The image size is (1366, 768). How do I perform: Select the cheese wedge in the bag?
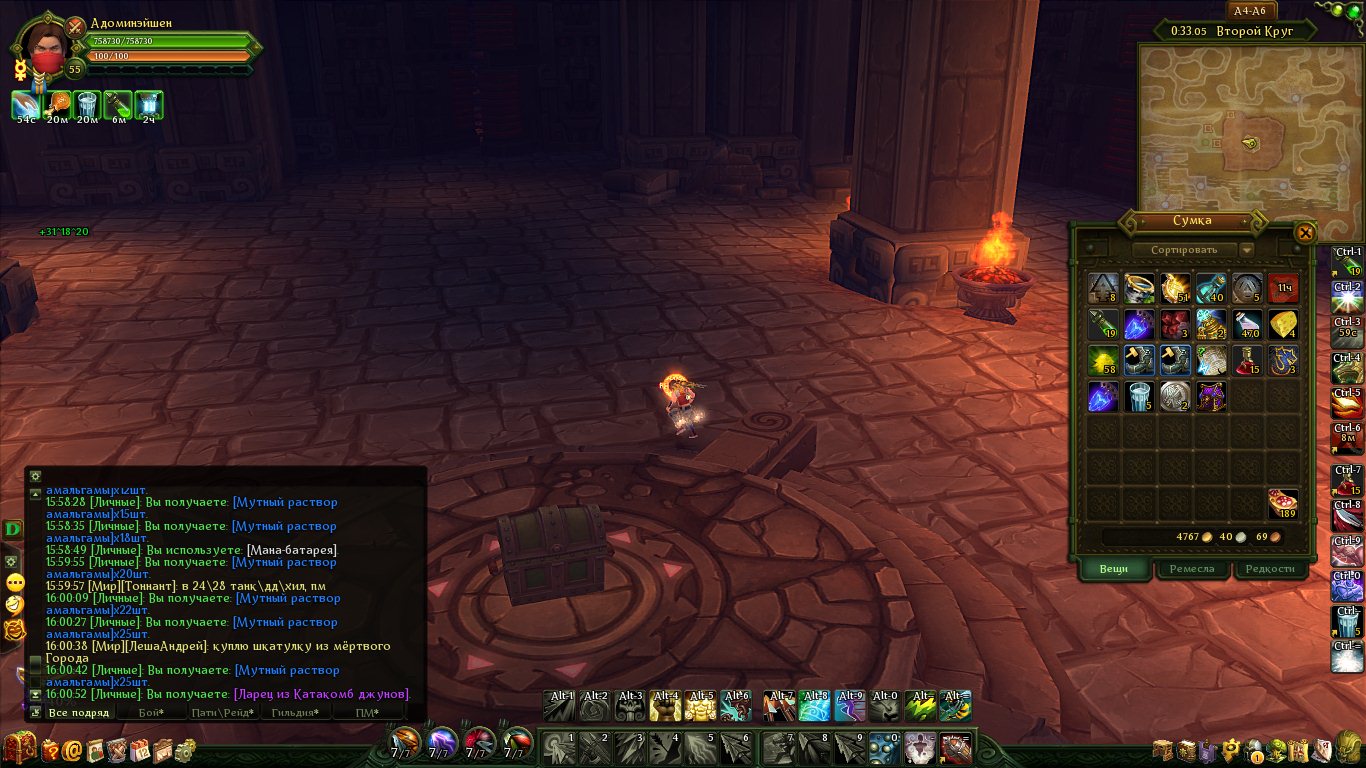[x=1283, y=325]
